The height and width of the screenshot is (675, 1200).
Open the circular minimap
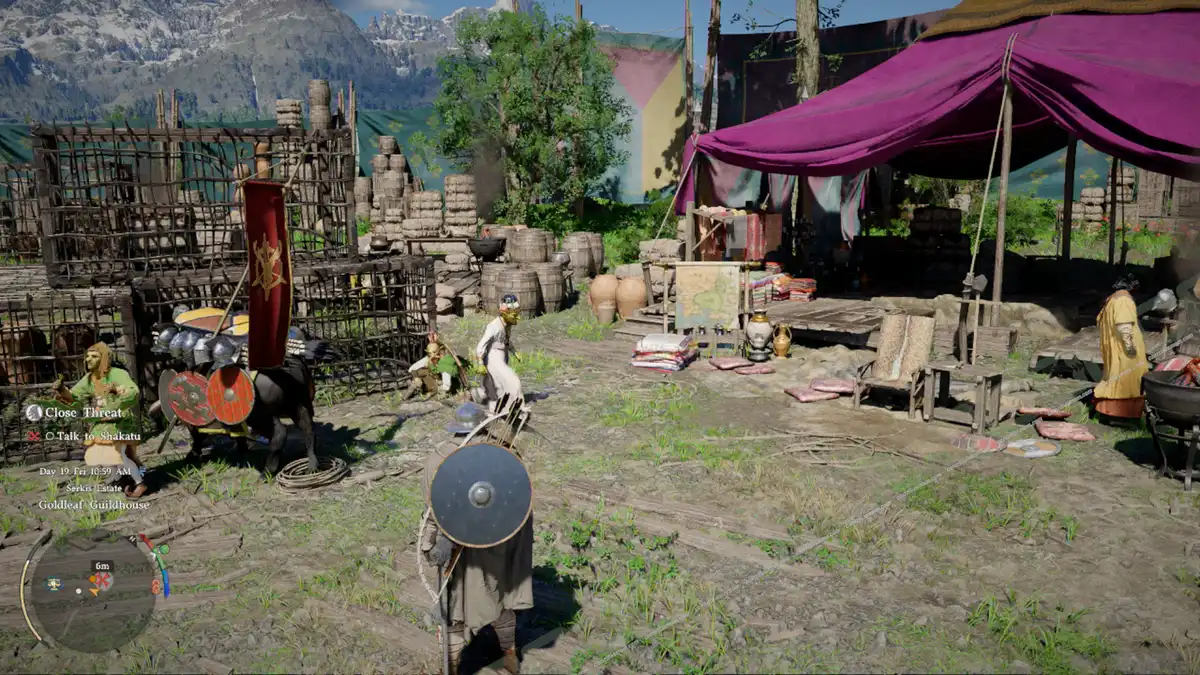pos(90,591)
